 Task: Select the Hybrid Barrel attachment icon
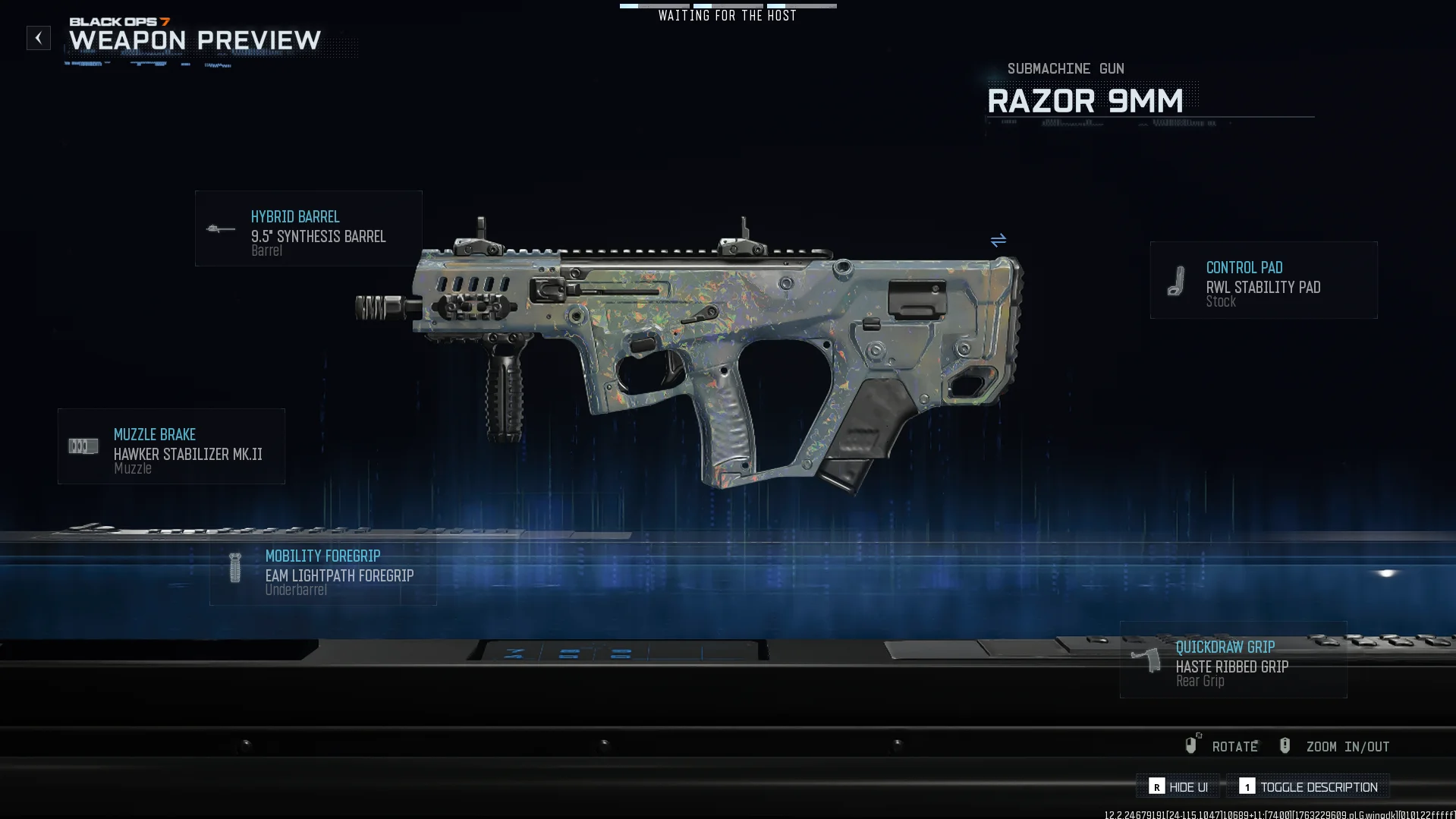(221, 230)
